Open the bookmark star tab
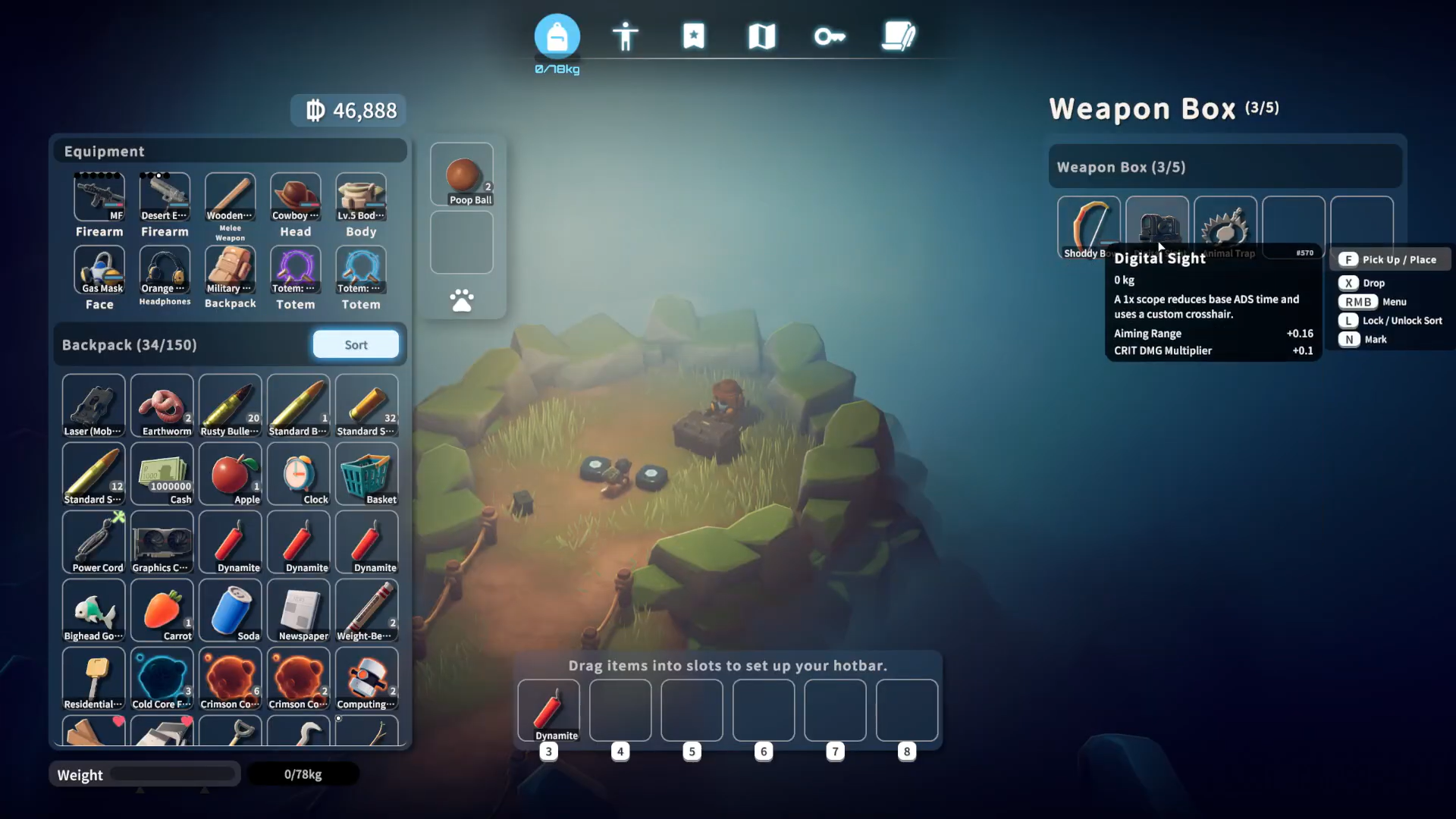 (x=693, y=36)
